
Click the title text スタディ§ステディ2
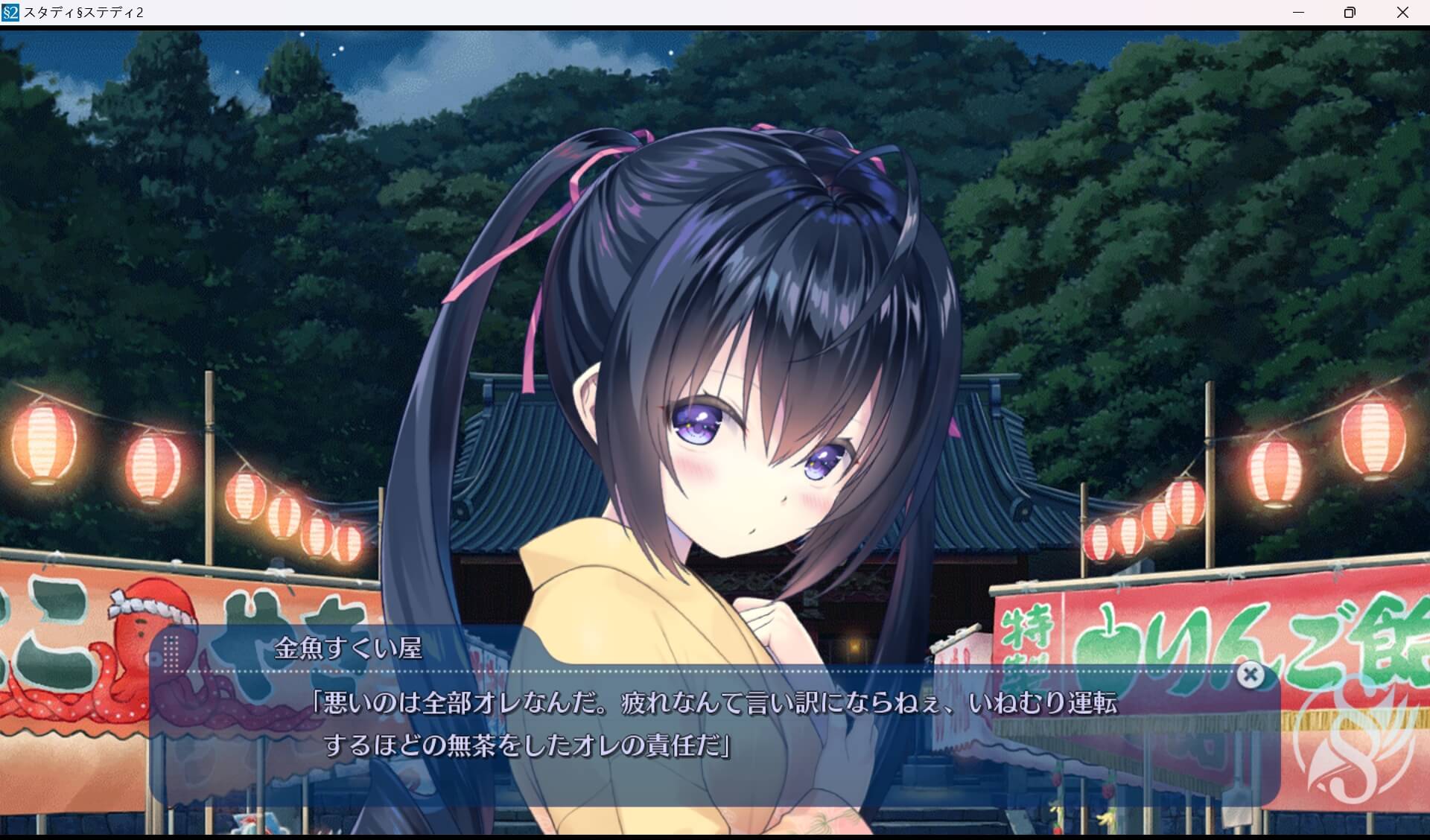pyautogui.click(x=83, y=12)
